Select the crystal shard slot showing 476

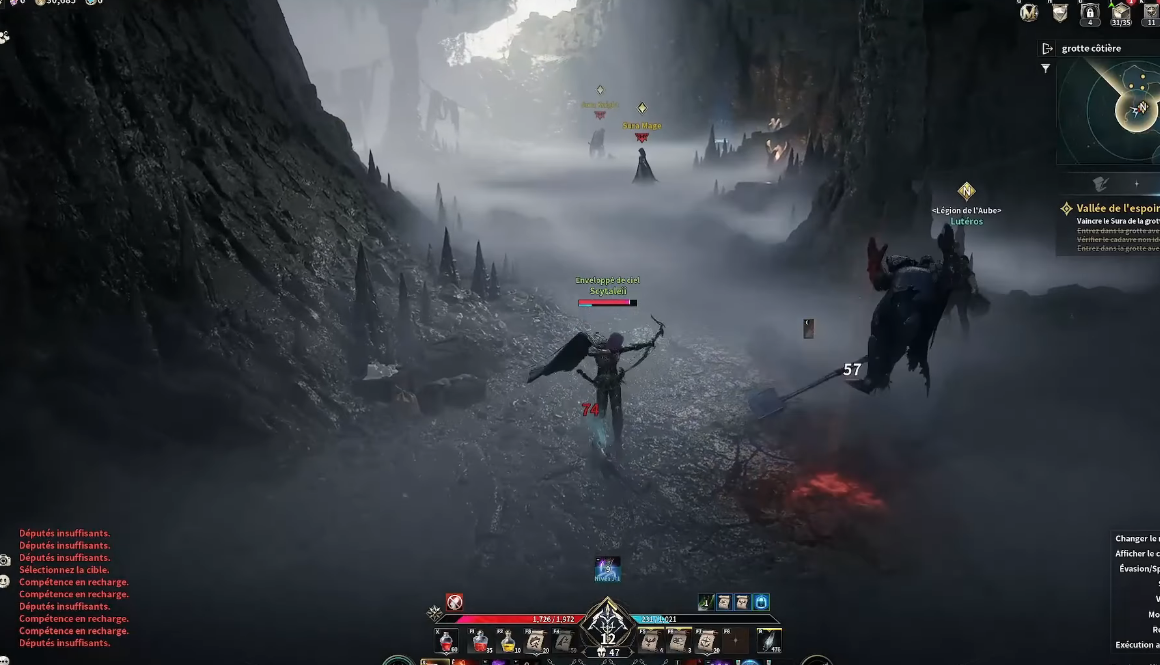769,641
